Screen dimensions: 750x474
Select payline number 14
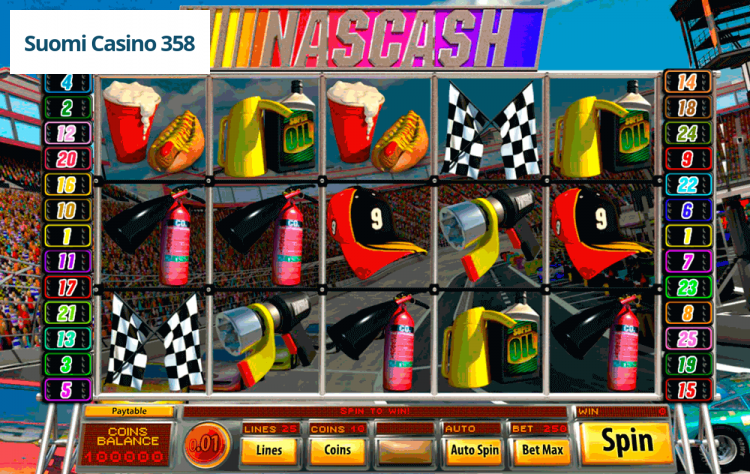pos(687,83)
